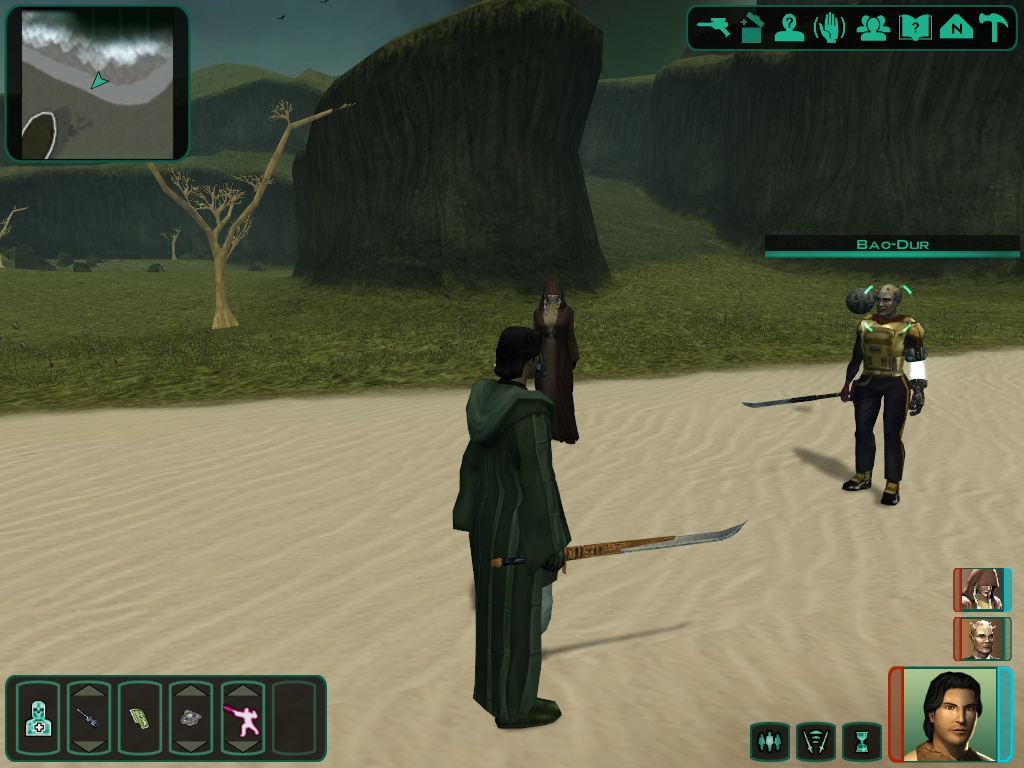Select the green datapad item slot
The height and width of the screenshot is (768, 1024).
pyautogui.click(x=139, y=718)
